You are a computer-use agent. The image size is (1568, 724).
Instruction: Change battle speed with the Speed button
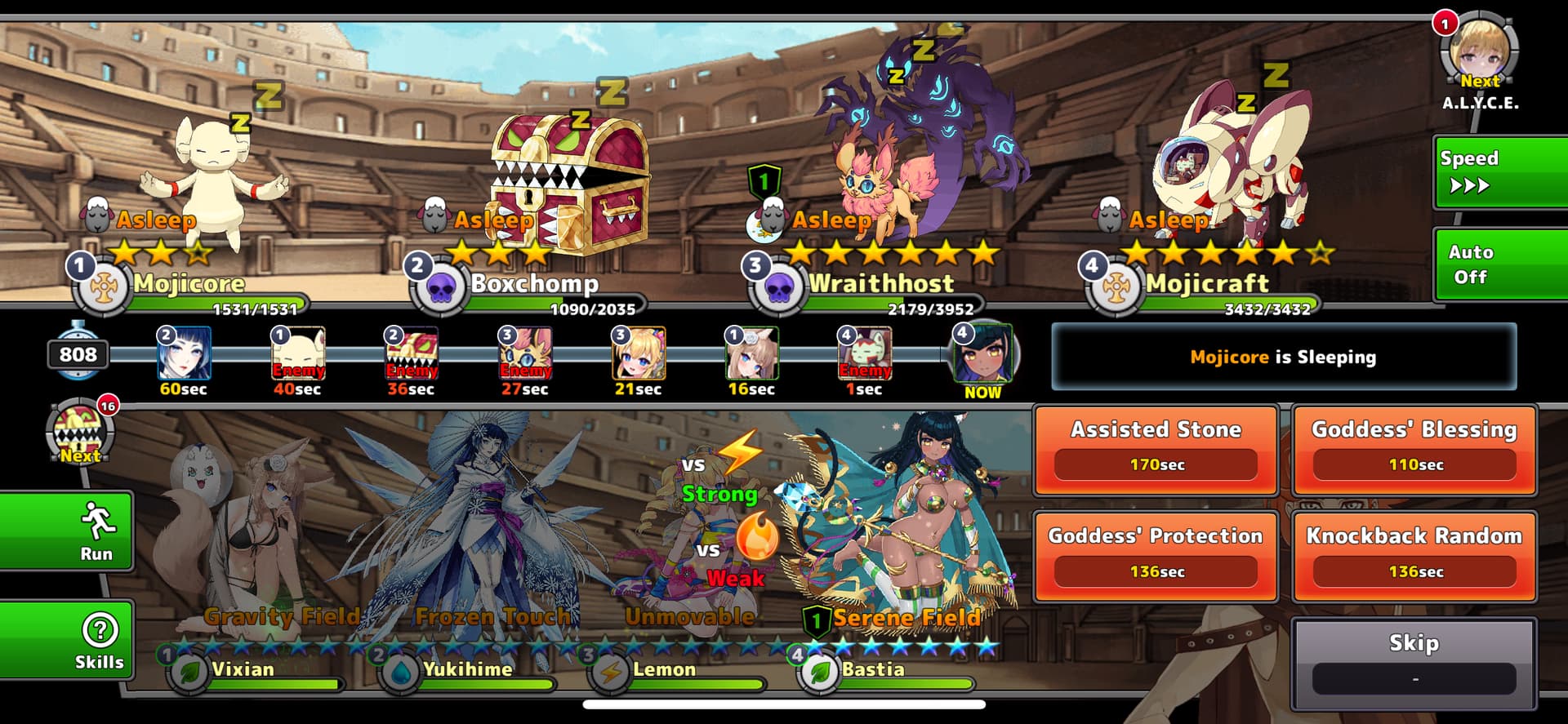point(1501,172)
